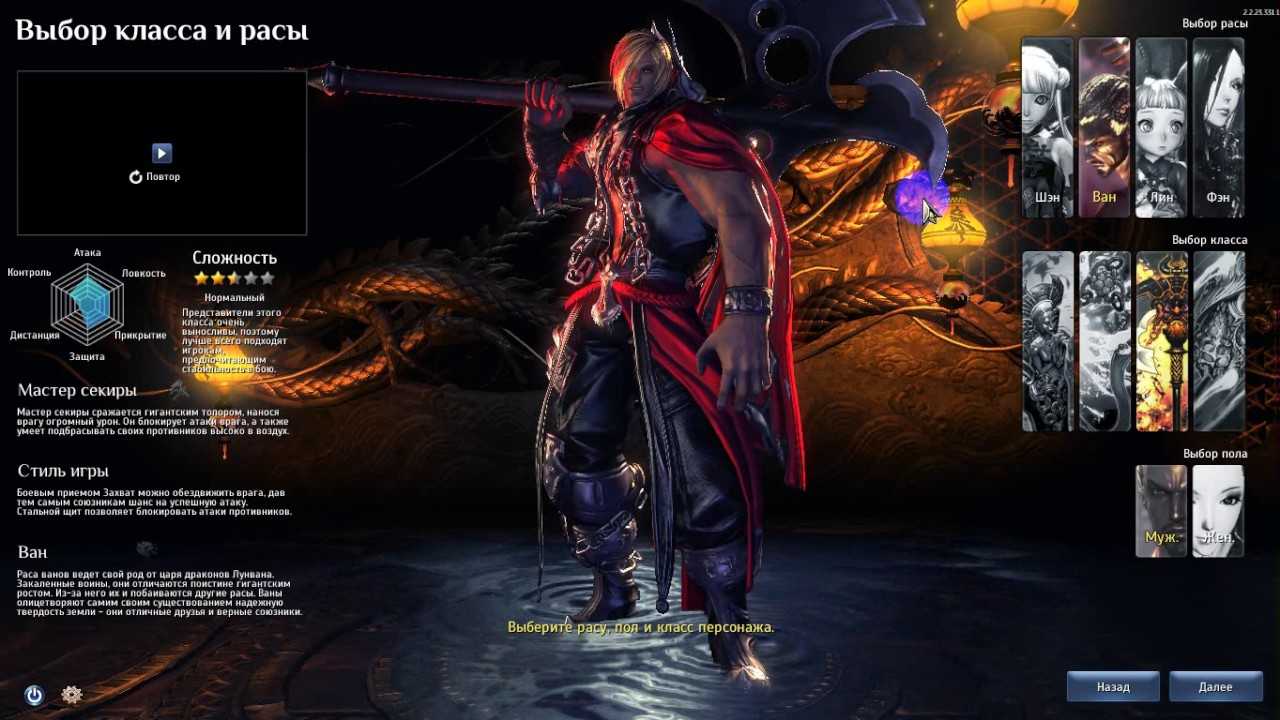Choose the flaming axe class tile
Screen dimensions: 1280x720
click(1161, 341)
